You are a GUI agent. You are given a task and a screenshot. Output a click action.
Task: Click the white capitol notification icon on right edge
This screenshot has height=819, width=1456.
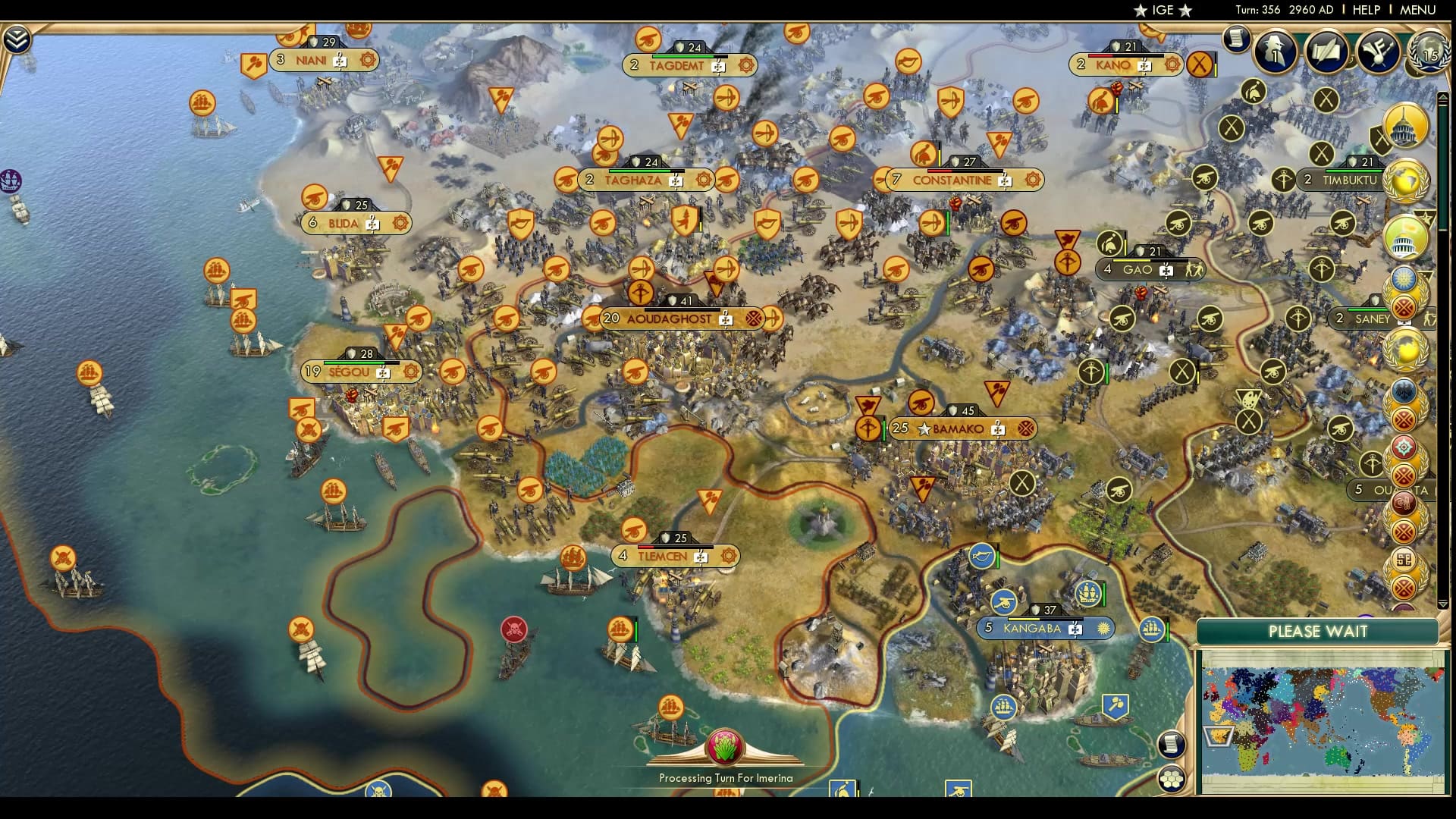point(1405,237)
